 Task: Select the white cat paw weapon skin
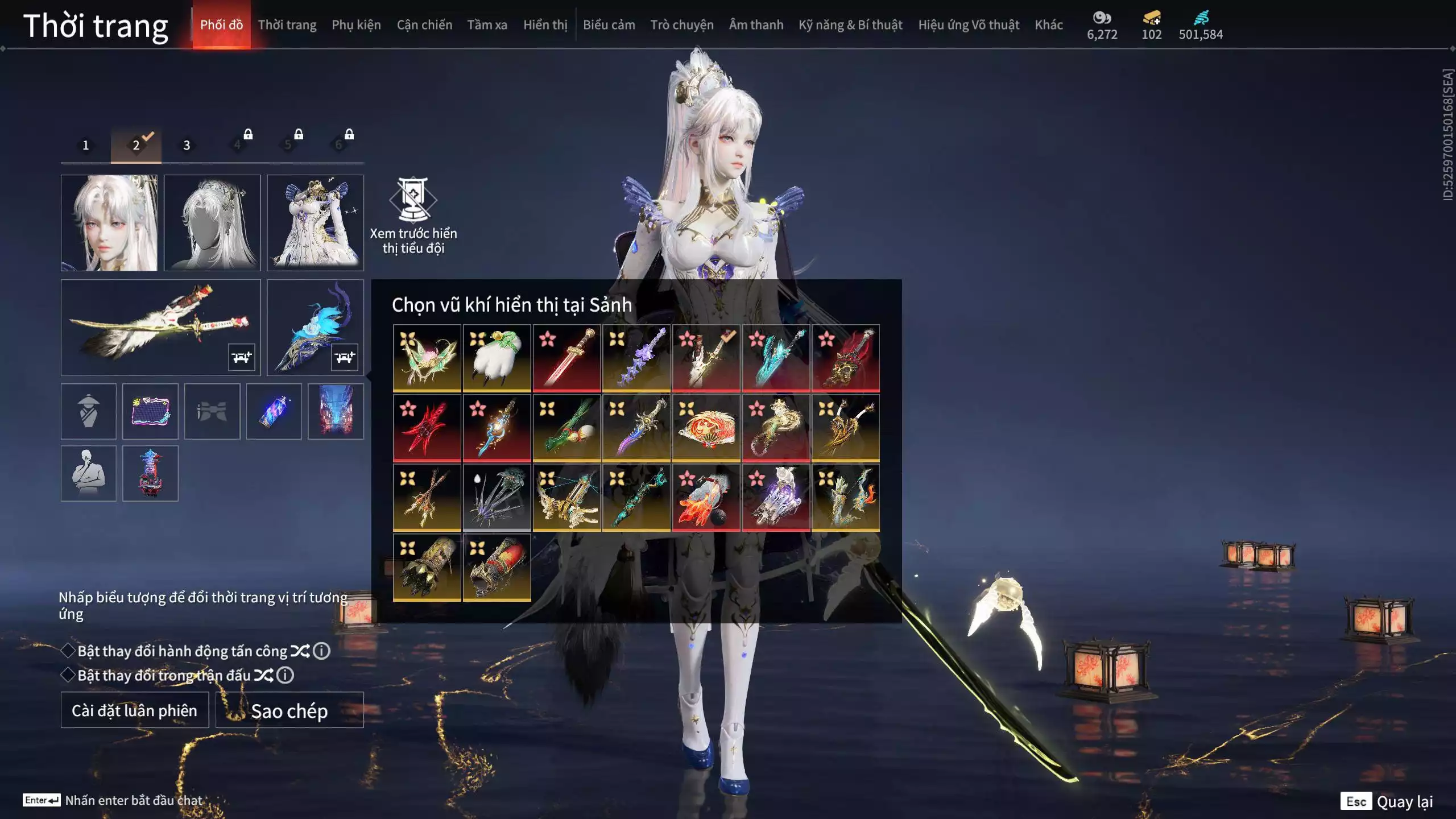click(x=497, y=358)
